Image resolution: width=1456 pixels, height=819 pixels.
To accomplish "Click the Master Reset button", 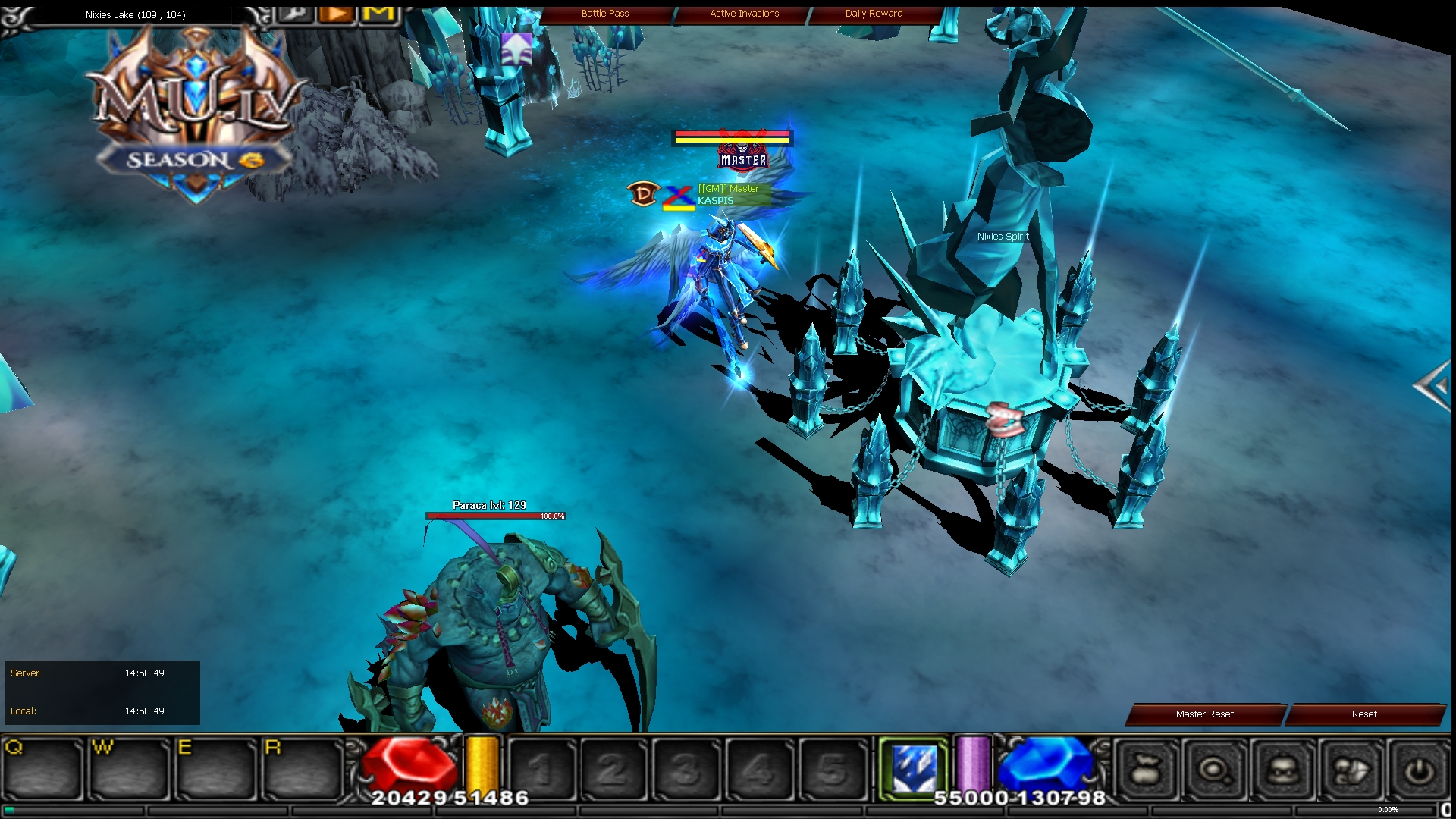I will tap(1203, 714).
